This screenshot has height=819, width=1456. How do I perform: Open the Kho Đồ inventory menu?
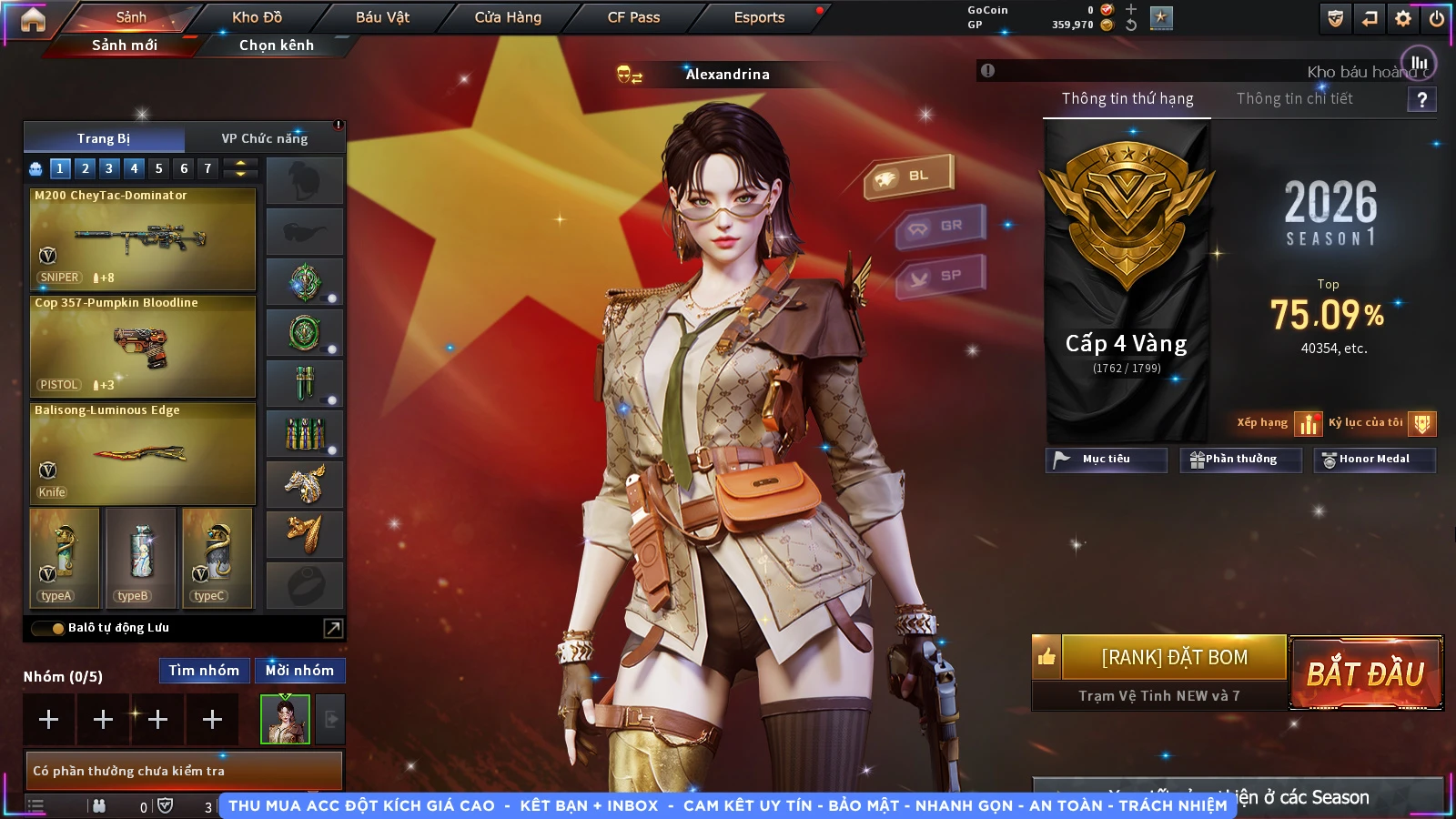[x=257, y=17]
